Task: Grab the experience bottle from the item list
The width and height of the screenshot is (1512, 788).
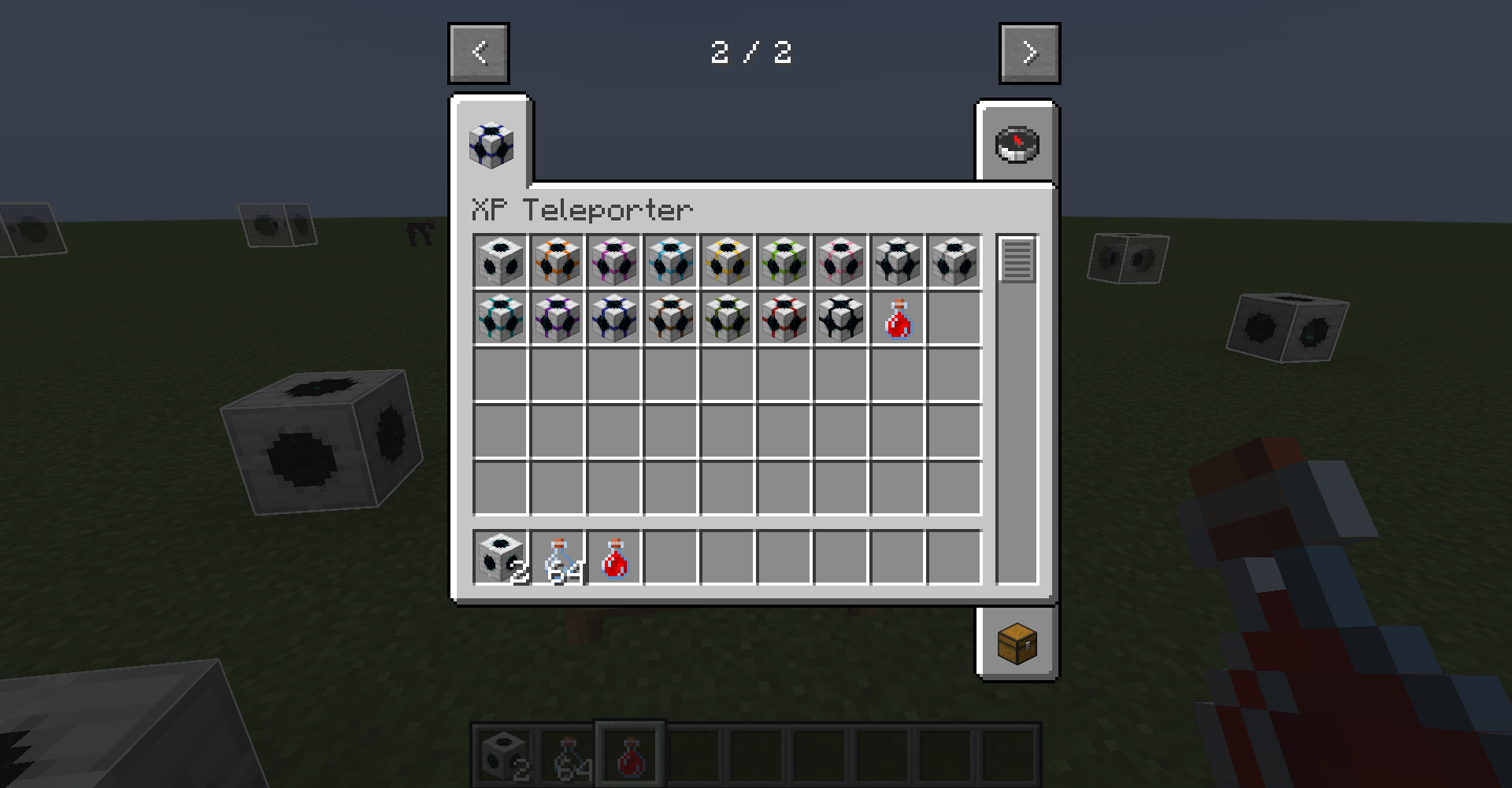Action: pos(896,319)
